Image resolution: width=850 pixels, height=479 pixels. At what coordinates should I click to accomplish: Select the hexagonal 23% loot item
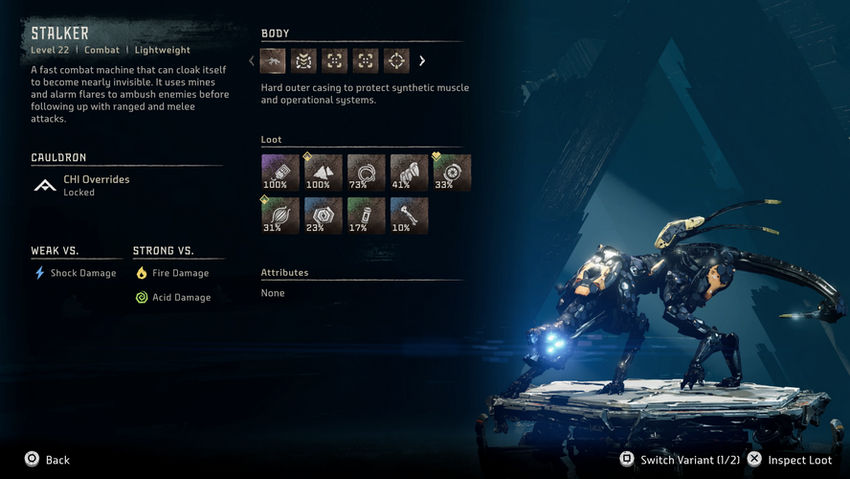click(323, 215)
